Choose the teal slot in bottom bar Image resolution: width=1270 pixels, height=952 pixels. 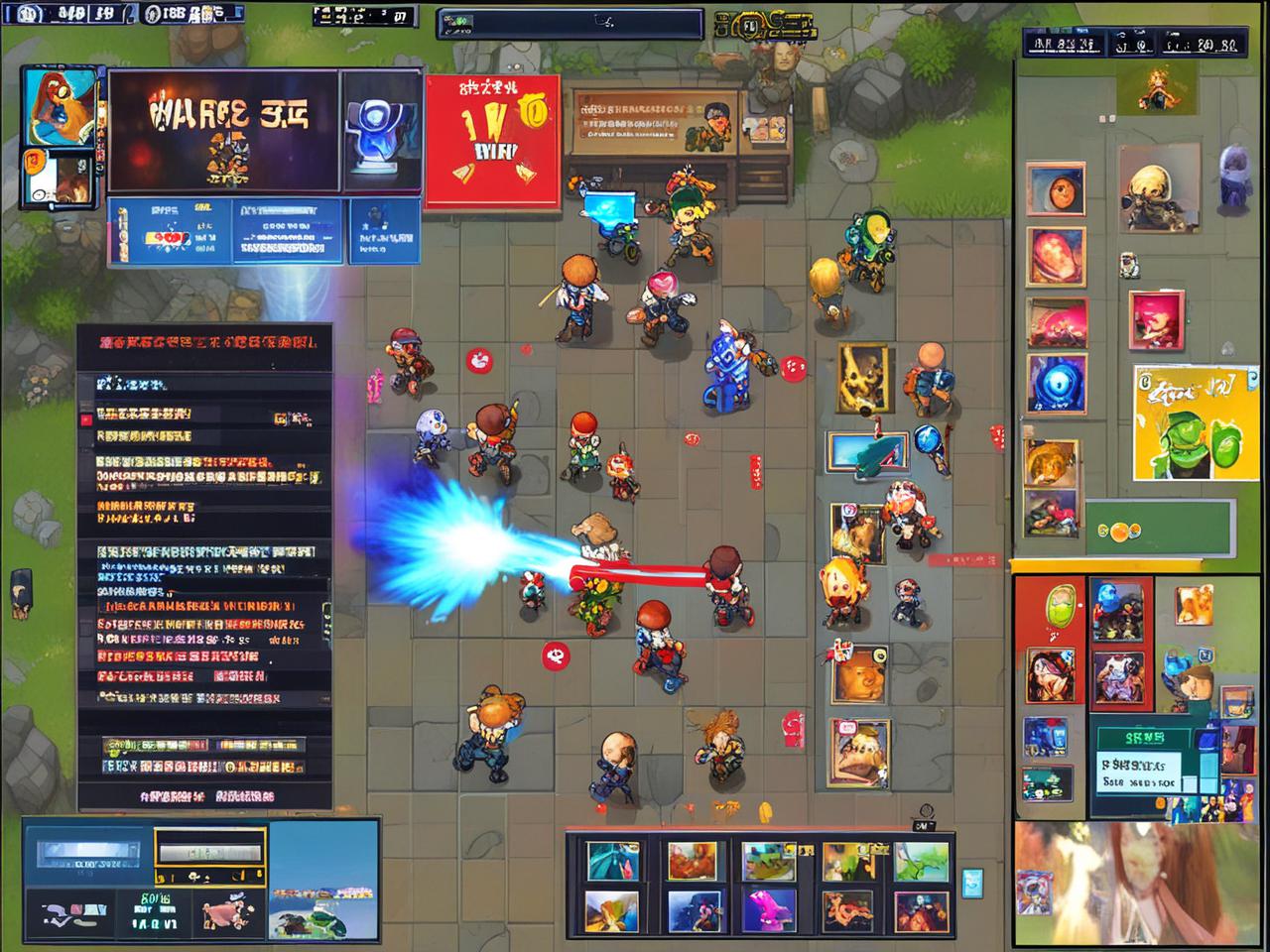point(613,861)
